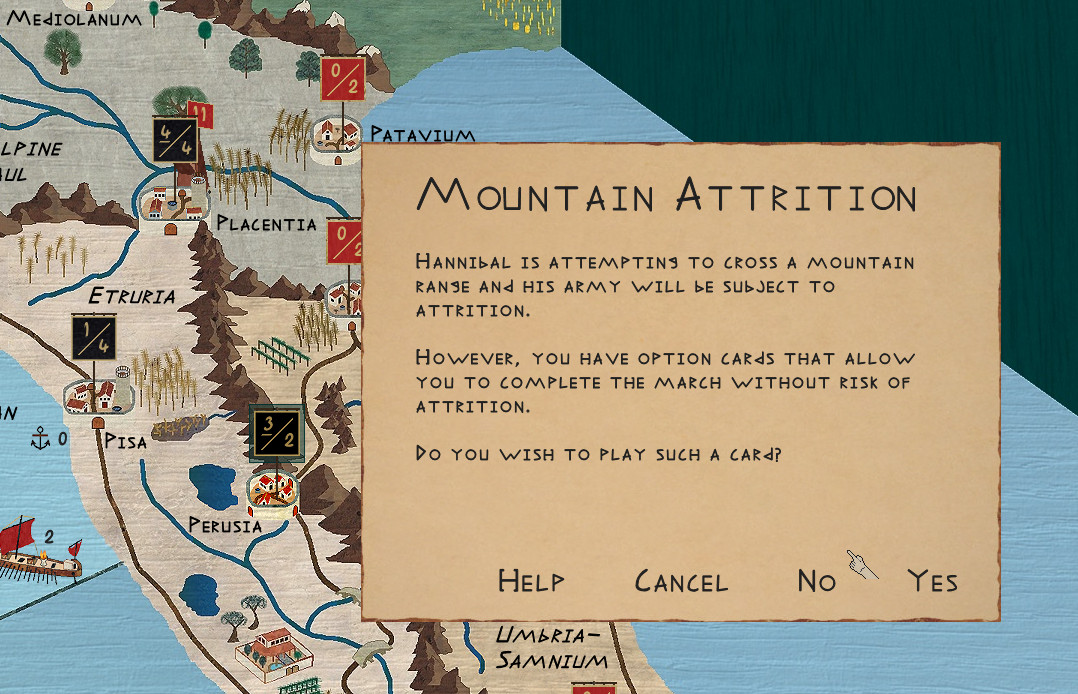Answer No to the attrition prompt

pos(816,581)
